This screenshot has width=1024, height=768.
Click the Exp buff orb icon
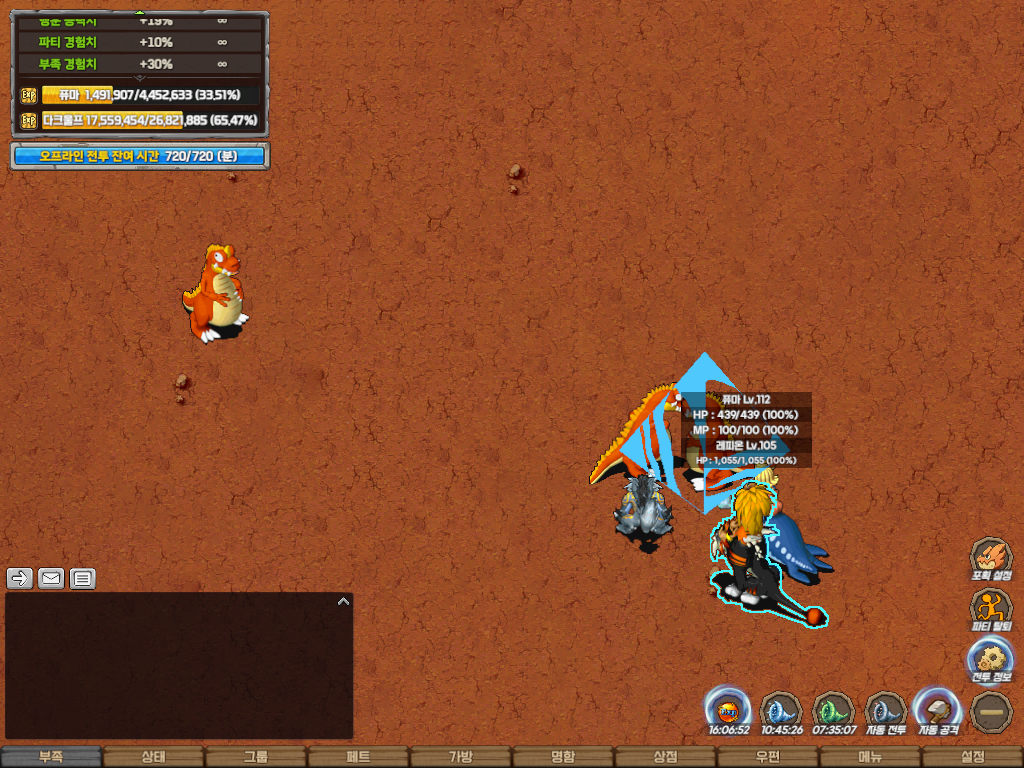[729, 711]
